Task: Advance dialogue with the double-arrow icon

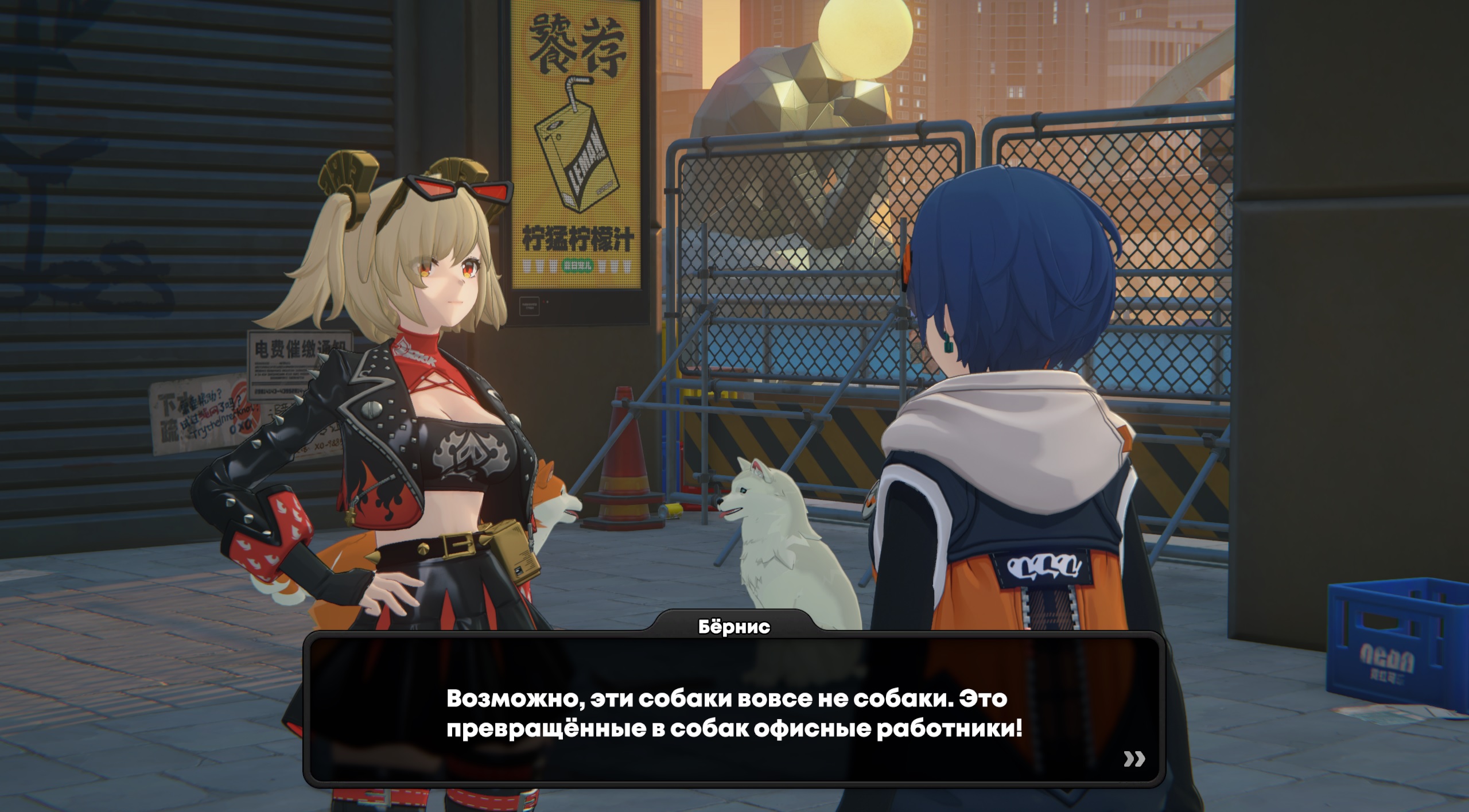Action: 1134,759
